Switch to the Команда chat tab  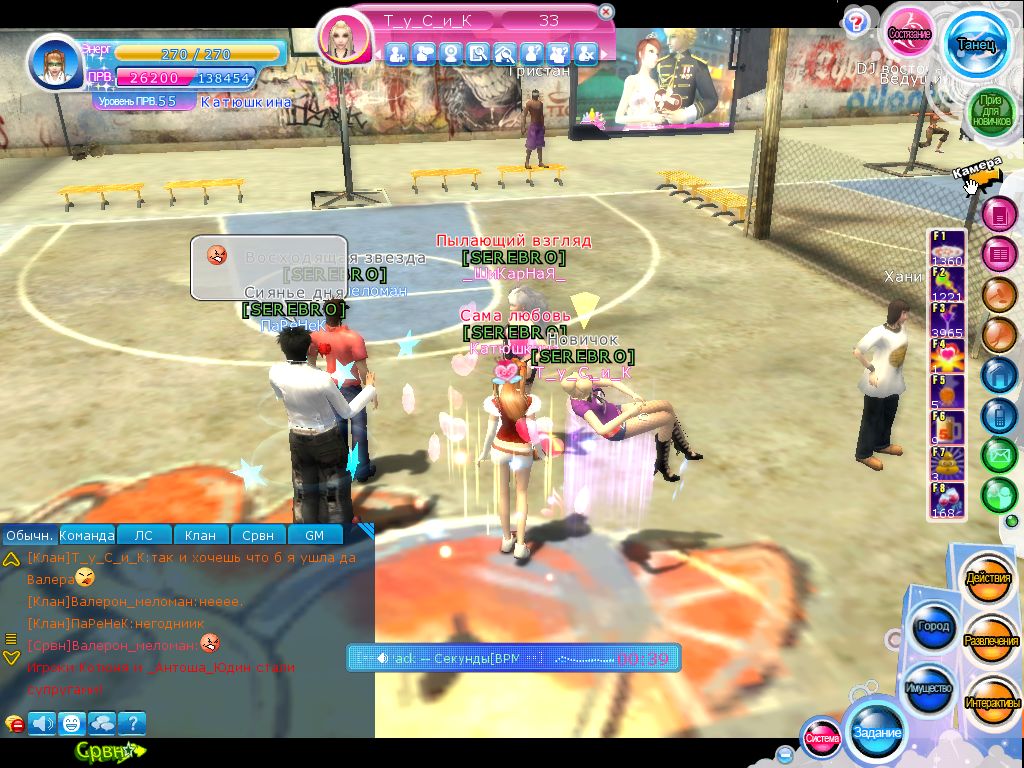click(88, 535)
